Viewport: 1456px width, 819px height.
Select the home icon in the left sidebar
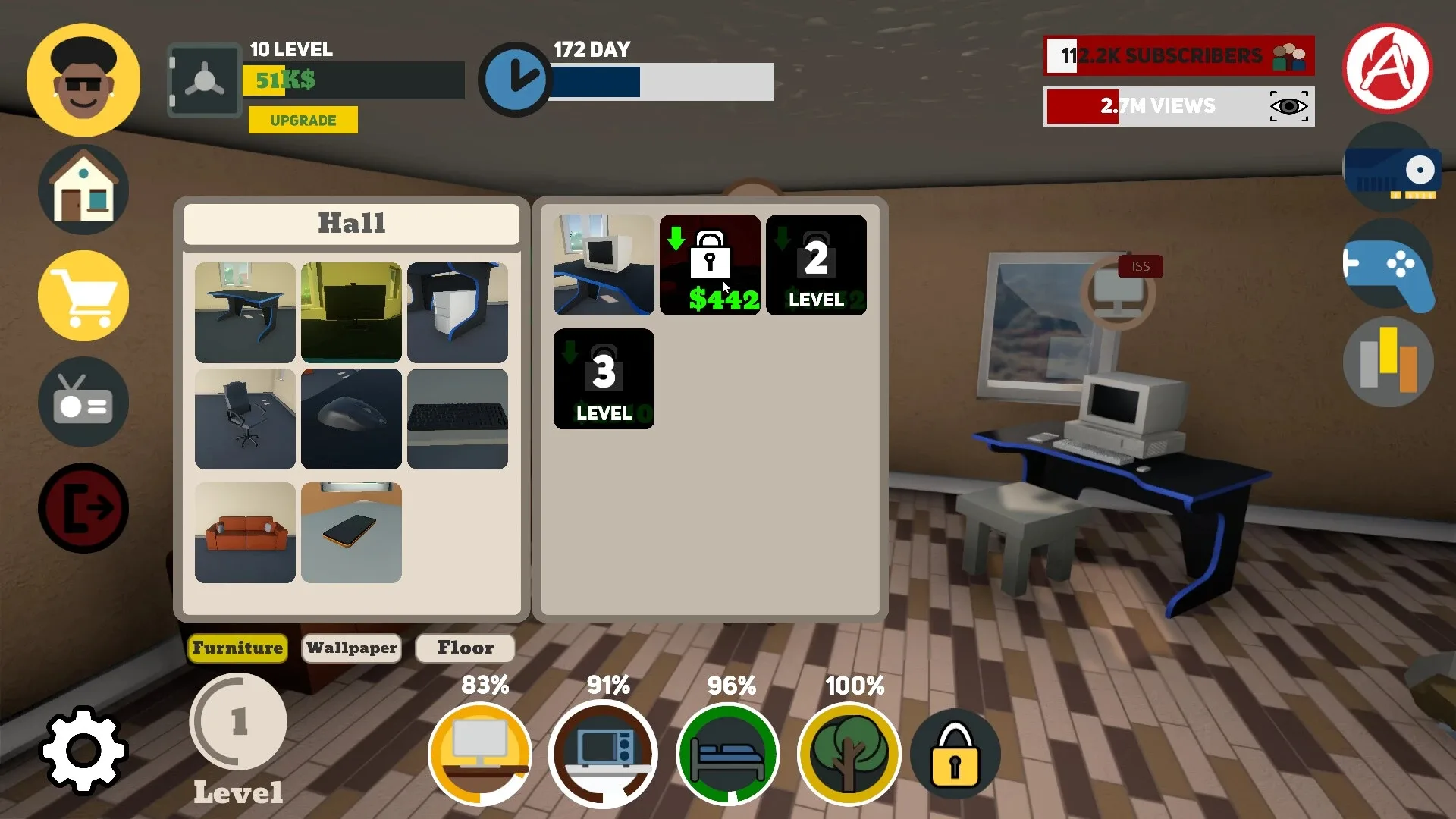[83, 188]
